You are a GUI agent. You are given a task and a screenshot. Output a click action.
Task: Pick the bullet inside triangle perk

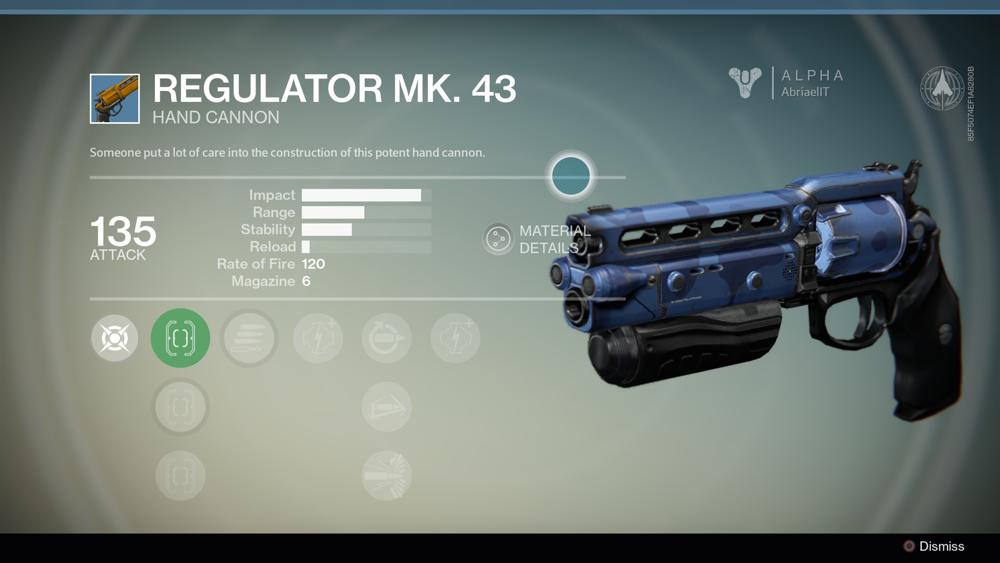tap(386, 407)
